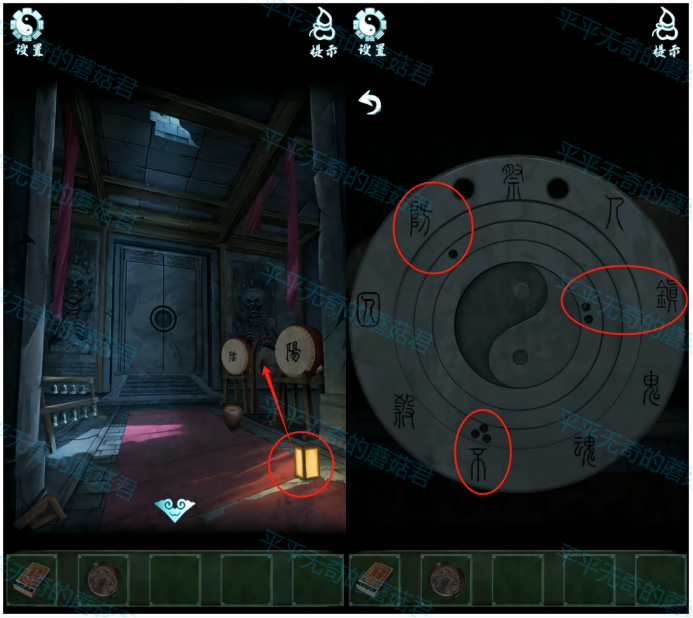The image size is (693, 618).
Task: Click the curved back arrow above the stone disk
Action: (371, 103)
